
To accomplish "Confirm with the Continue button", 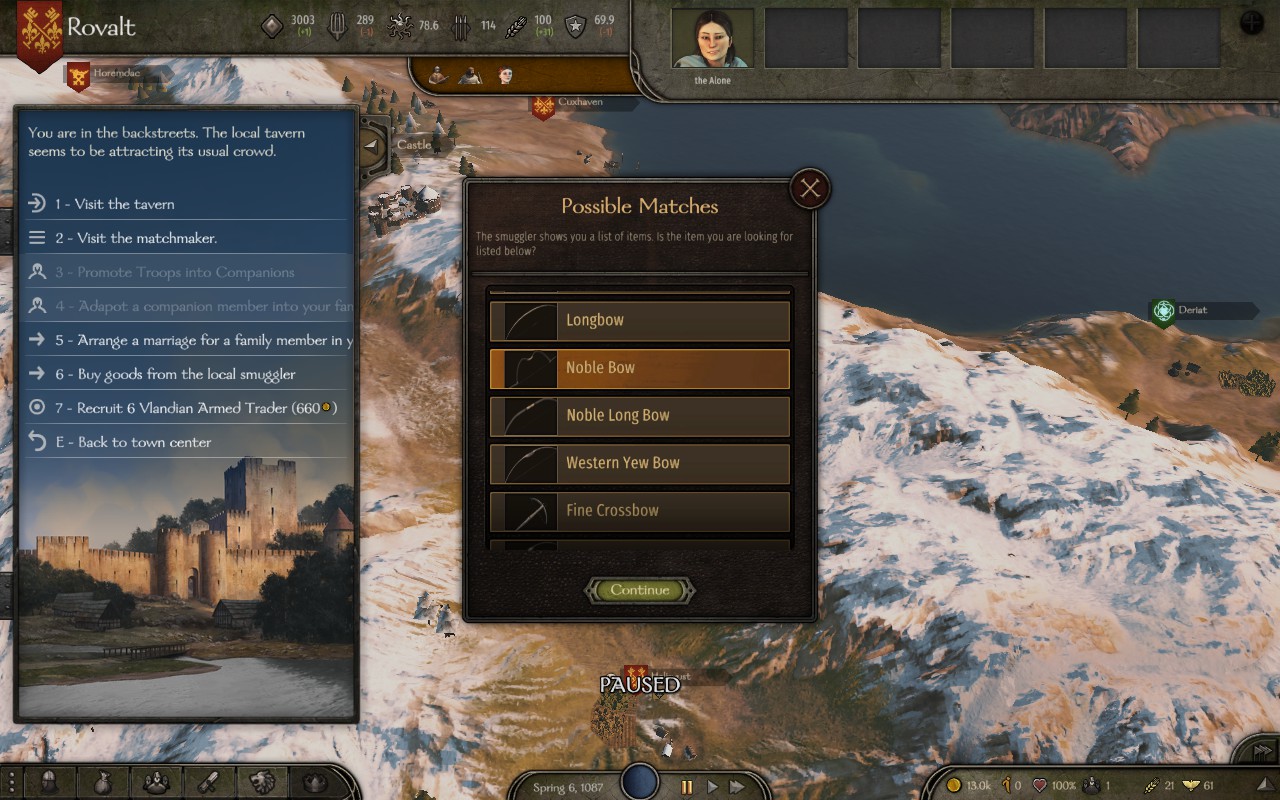I will pos(640,590).
